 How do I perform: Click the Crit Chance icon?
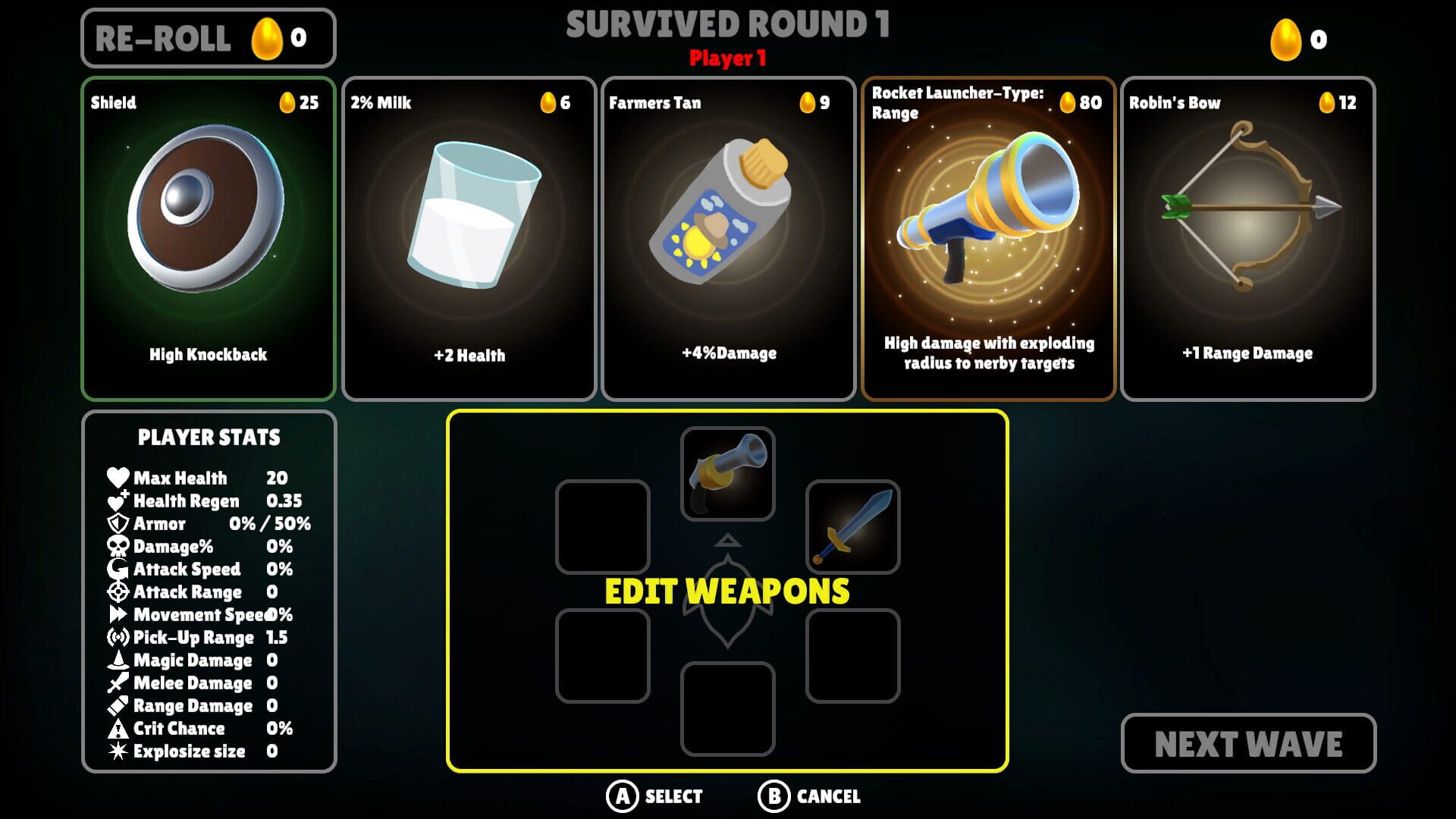118,728
